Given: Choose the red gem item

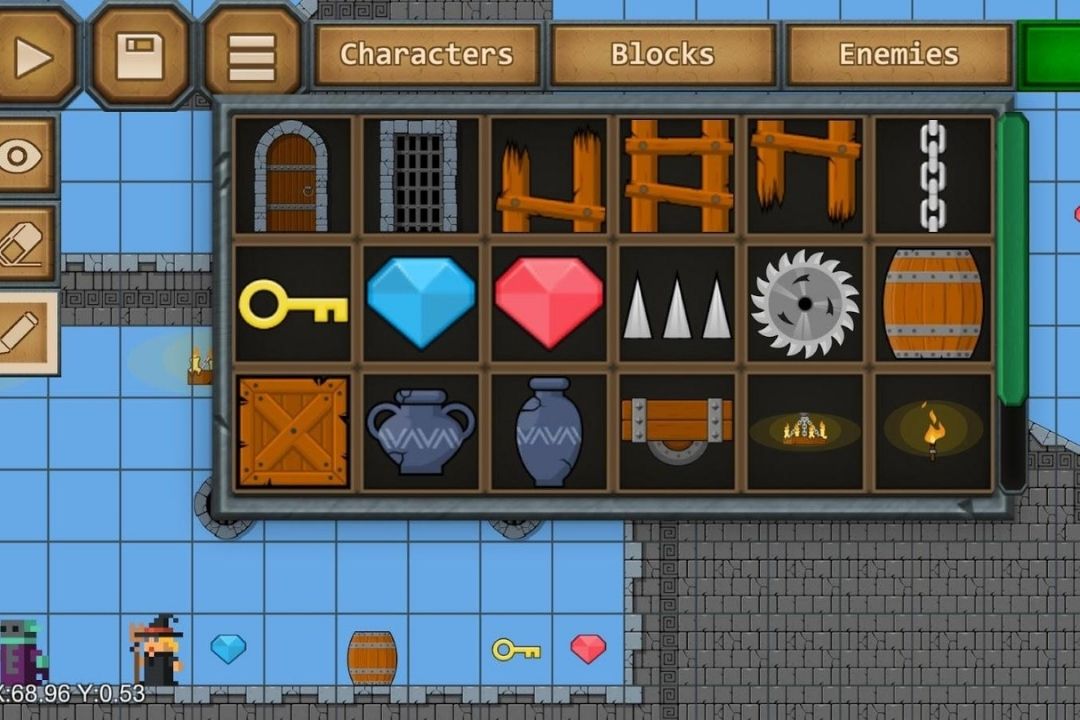Looking at the screenshot, I should [x=548, y=303].
